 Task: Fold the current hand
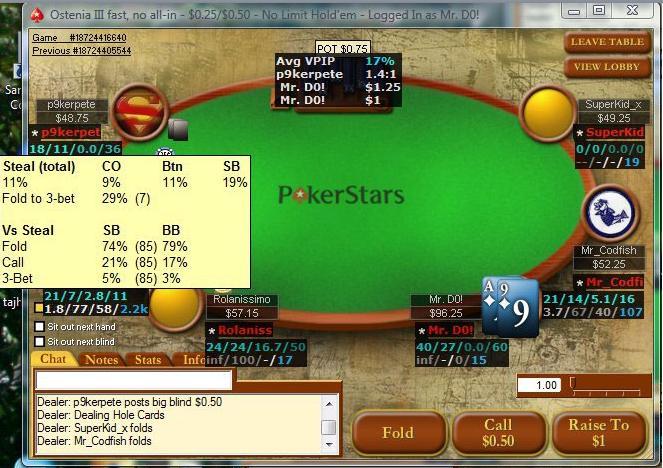(x=397, y=433)
